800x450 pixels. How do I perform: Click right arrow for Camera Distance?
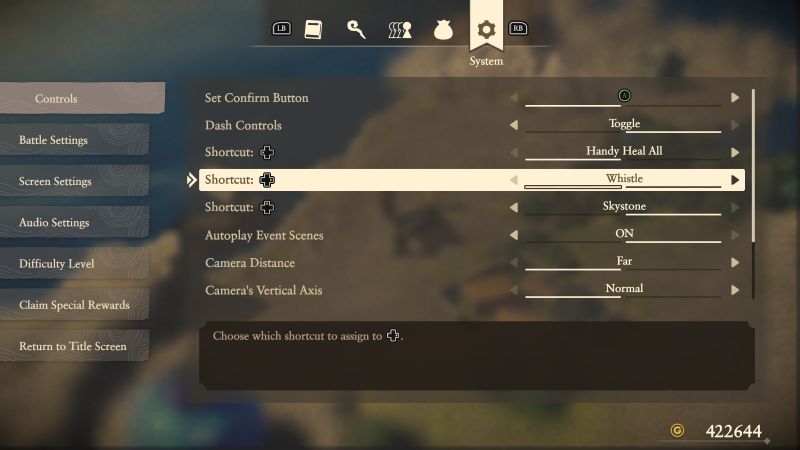735,263
